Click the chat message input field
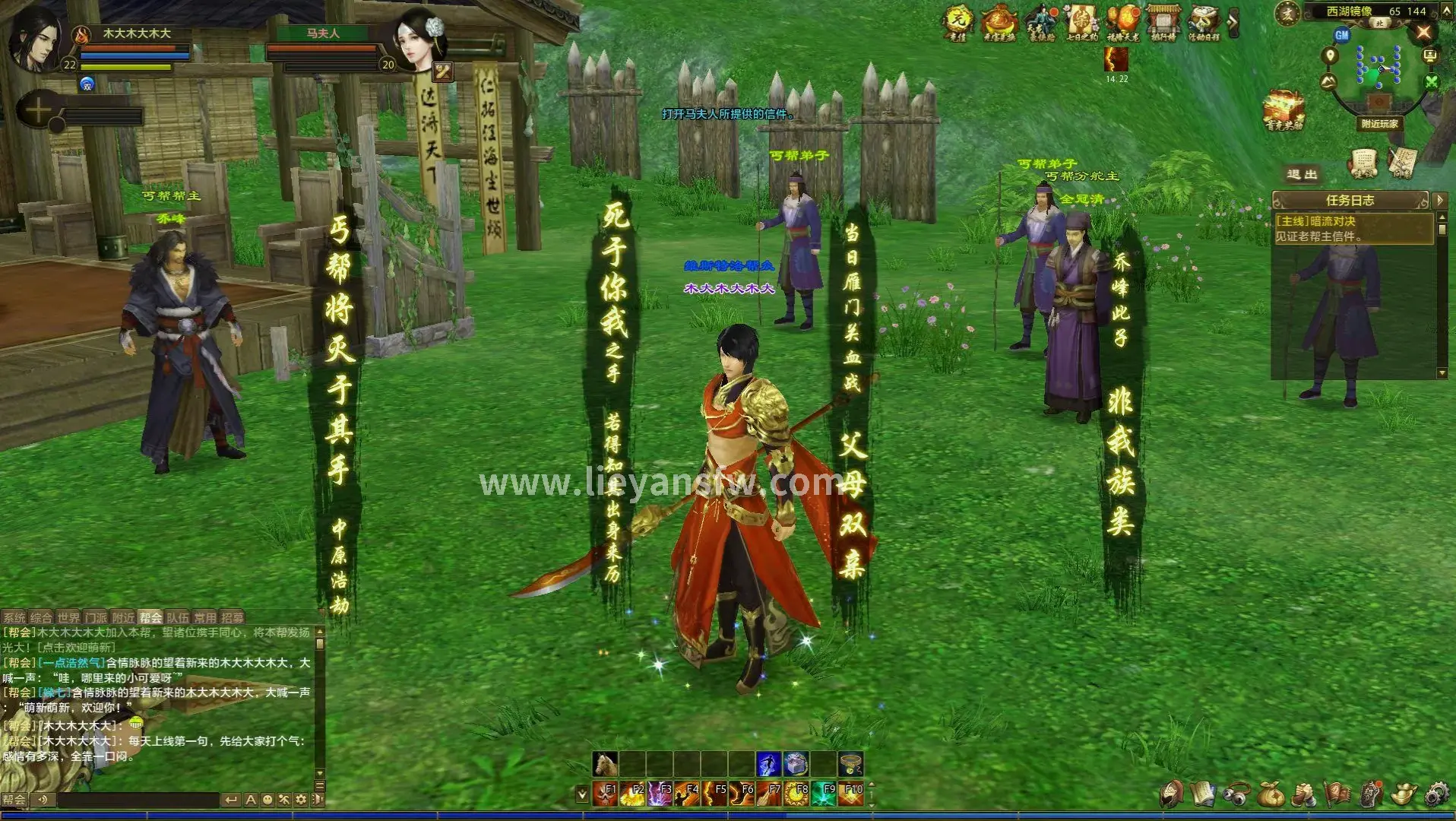 coord(137,800)
